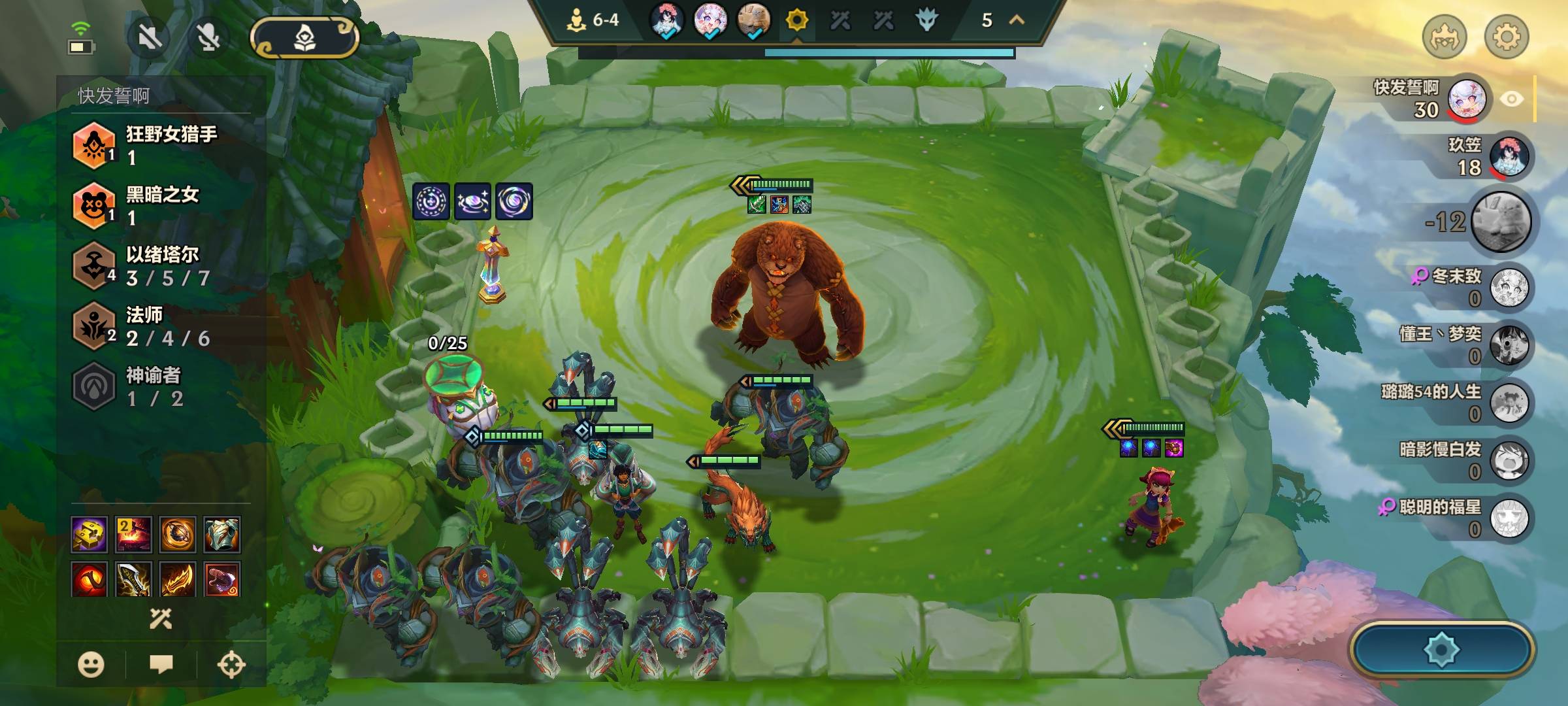Open the emote smiley face button
Viewport: 1568px width, 706px height.
pyautogui.click(x=91, y=665)
